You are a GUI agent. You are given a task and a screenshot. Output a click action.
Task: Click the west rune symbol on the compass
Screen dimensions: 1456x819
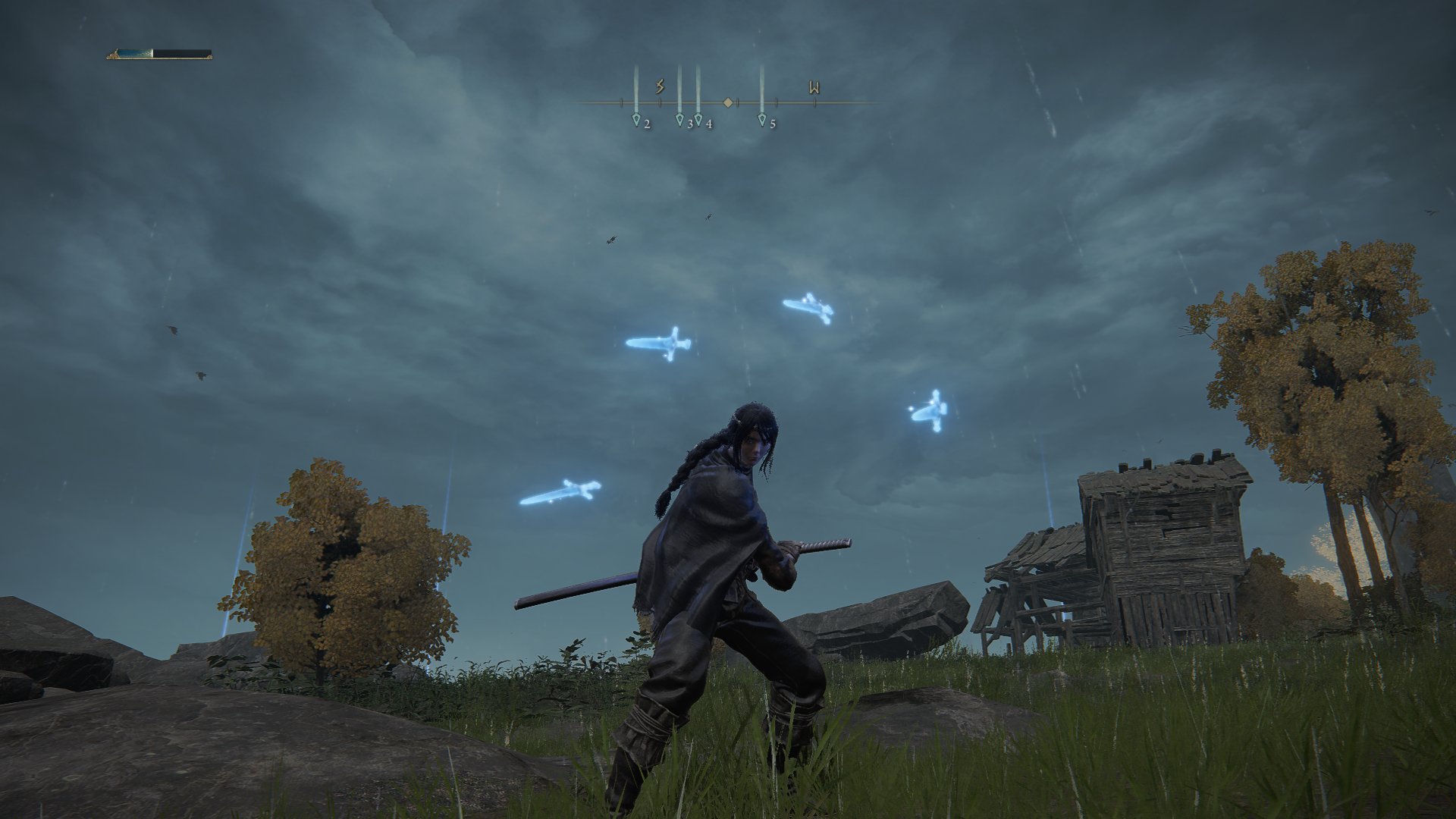coord(814,86)
